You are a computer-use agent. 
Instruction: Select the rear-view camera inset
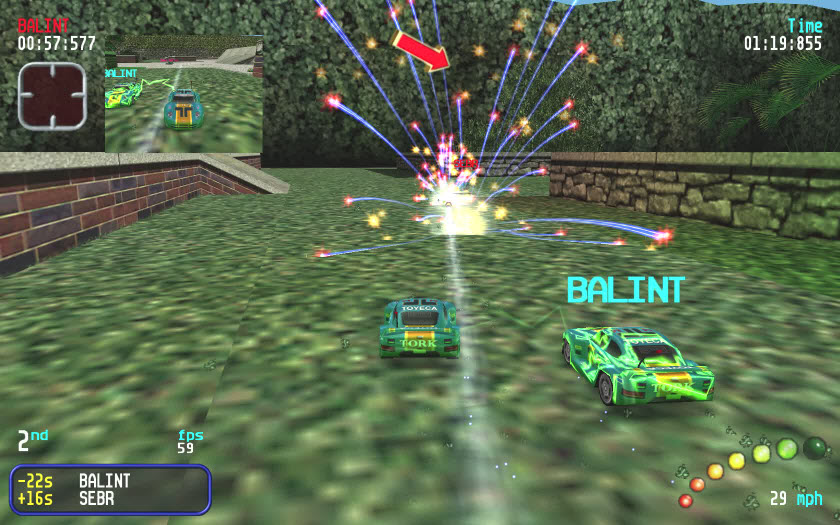[x=183, y=95]
